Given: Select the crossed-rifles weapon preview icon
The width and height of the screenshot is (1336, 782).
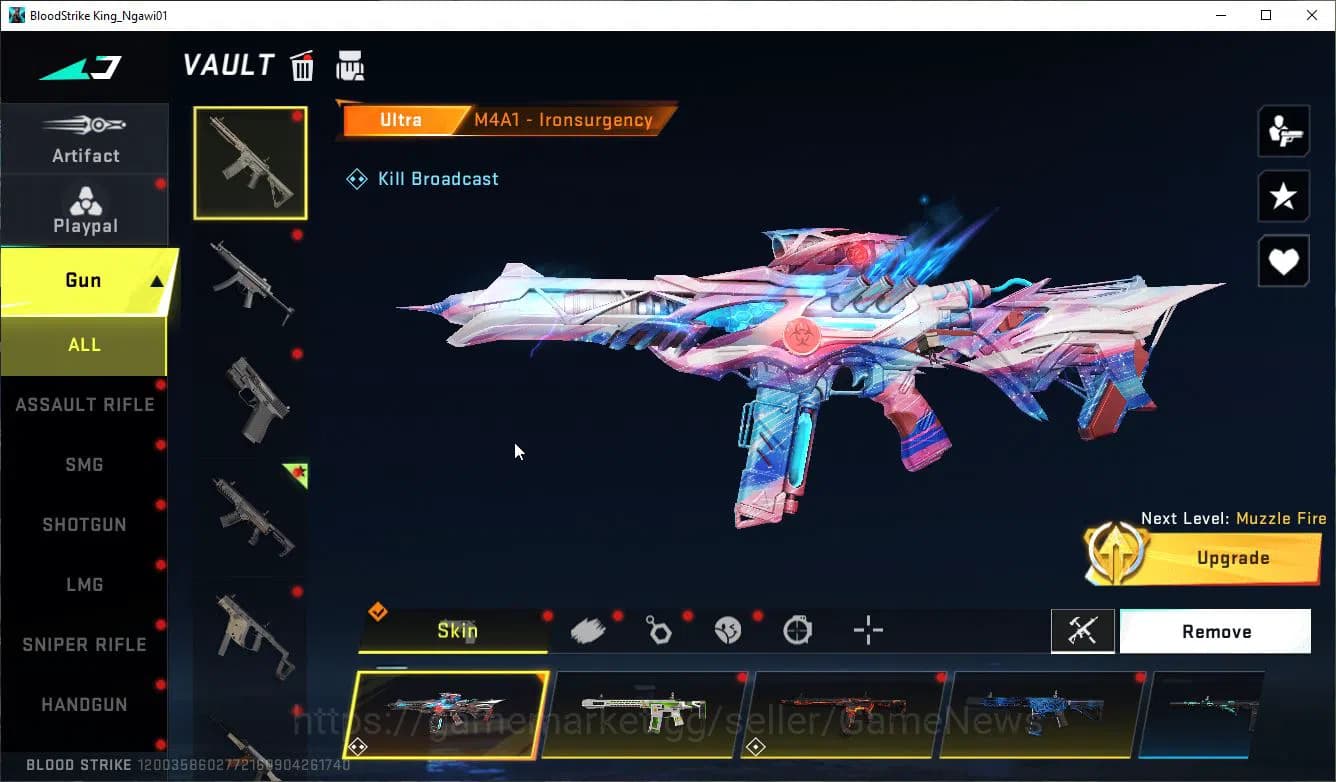Looking at the screenshot, I should coord(1083,631).
